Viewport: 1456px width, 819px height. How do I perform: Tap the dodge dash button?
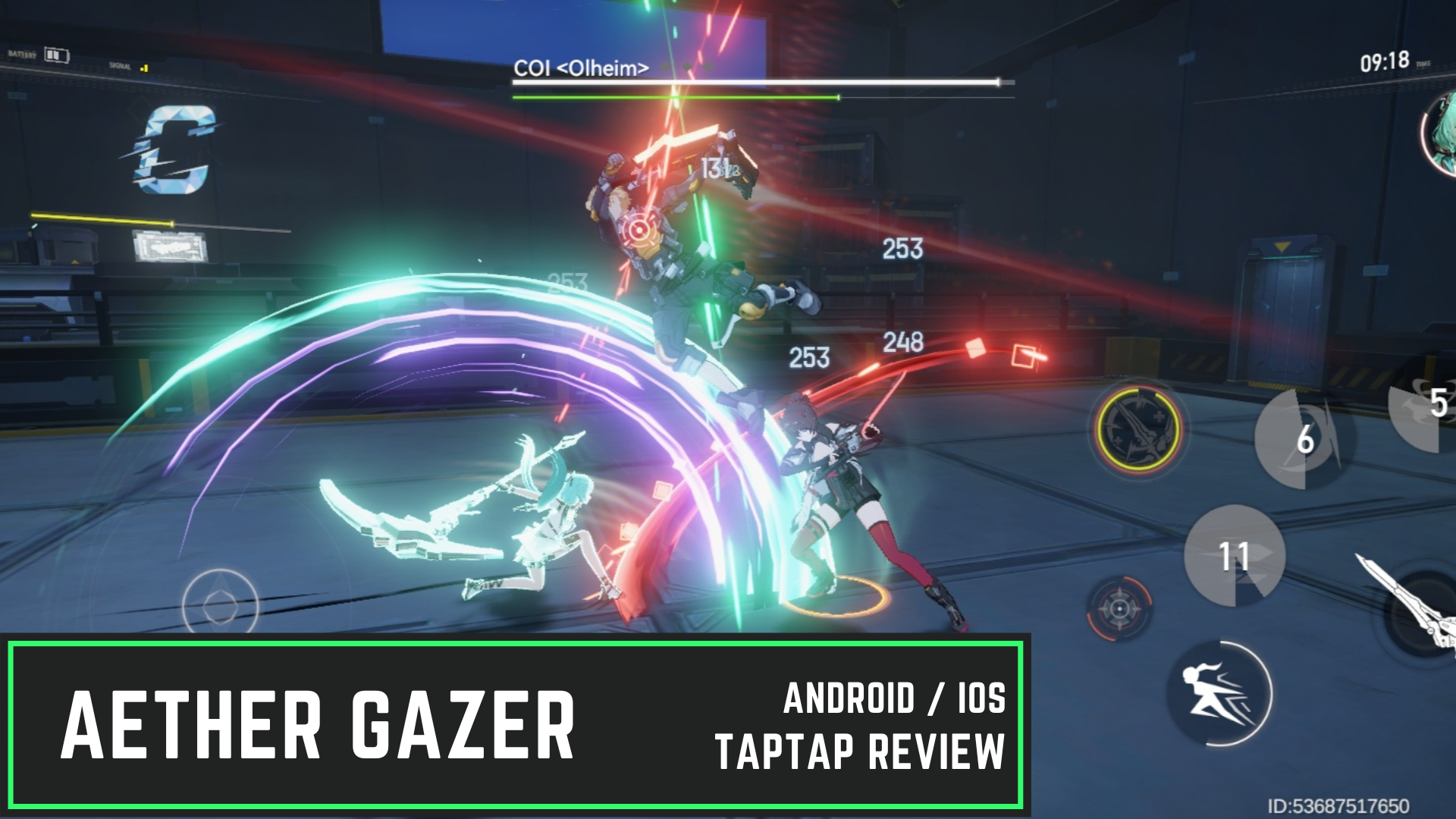tap(1219, 693)
